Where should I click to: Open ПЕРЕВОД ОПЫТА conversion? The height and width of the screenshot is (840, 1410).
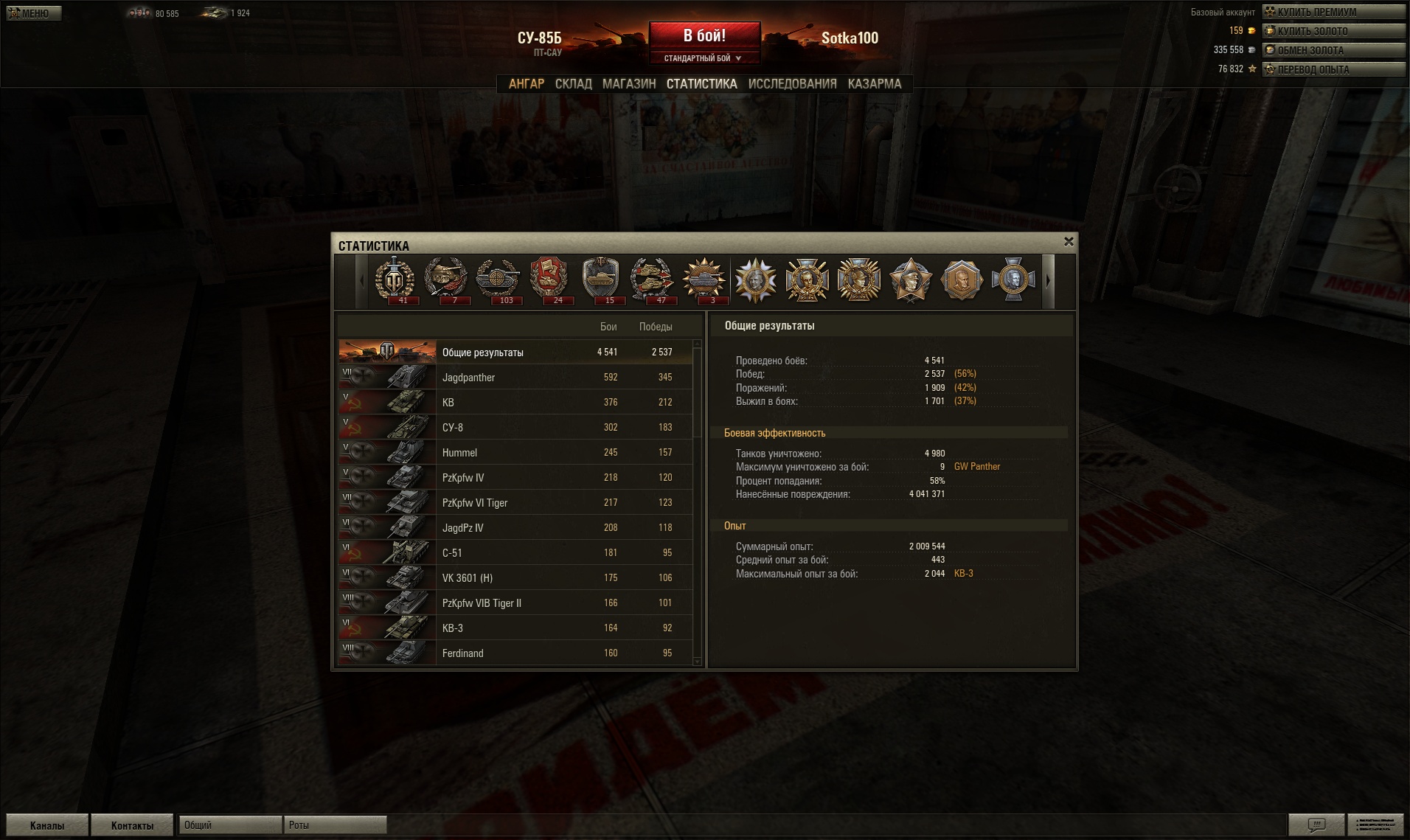click(1333, 69)
